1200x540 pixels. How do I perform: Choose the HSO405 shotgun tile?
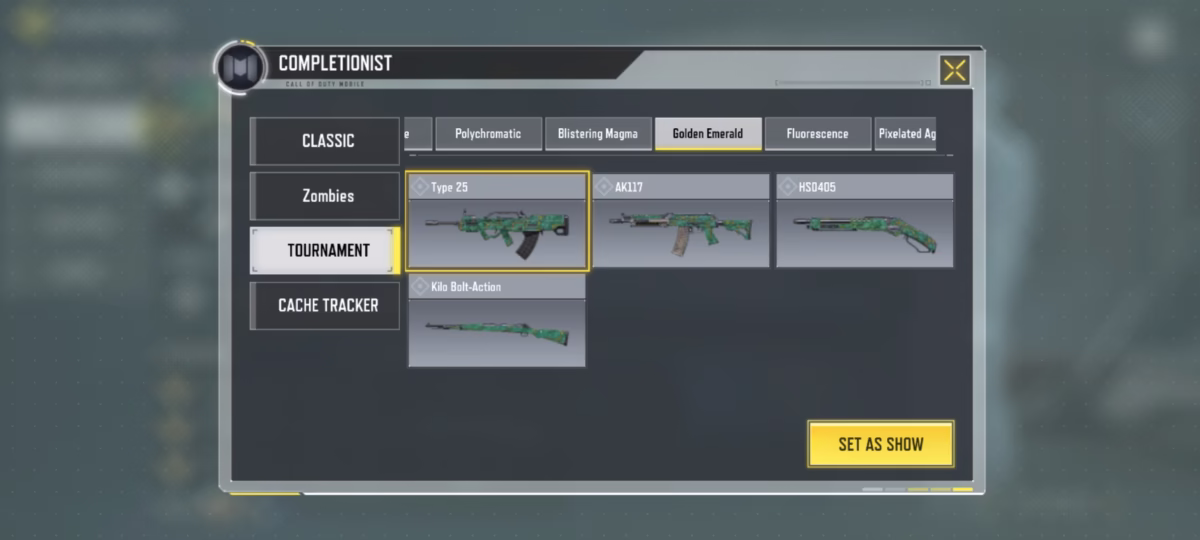click(864, 221)
